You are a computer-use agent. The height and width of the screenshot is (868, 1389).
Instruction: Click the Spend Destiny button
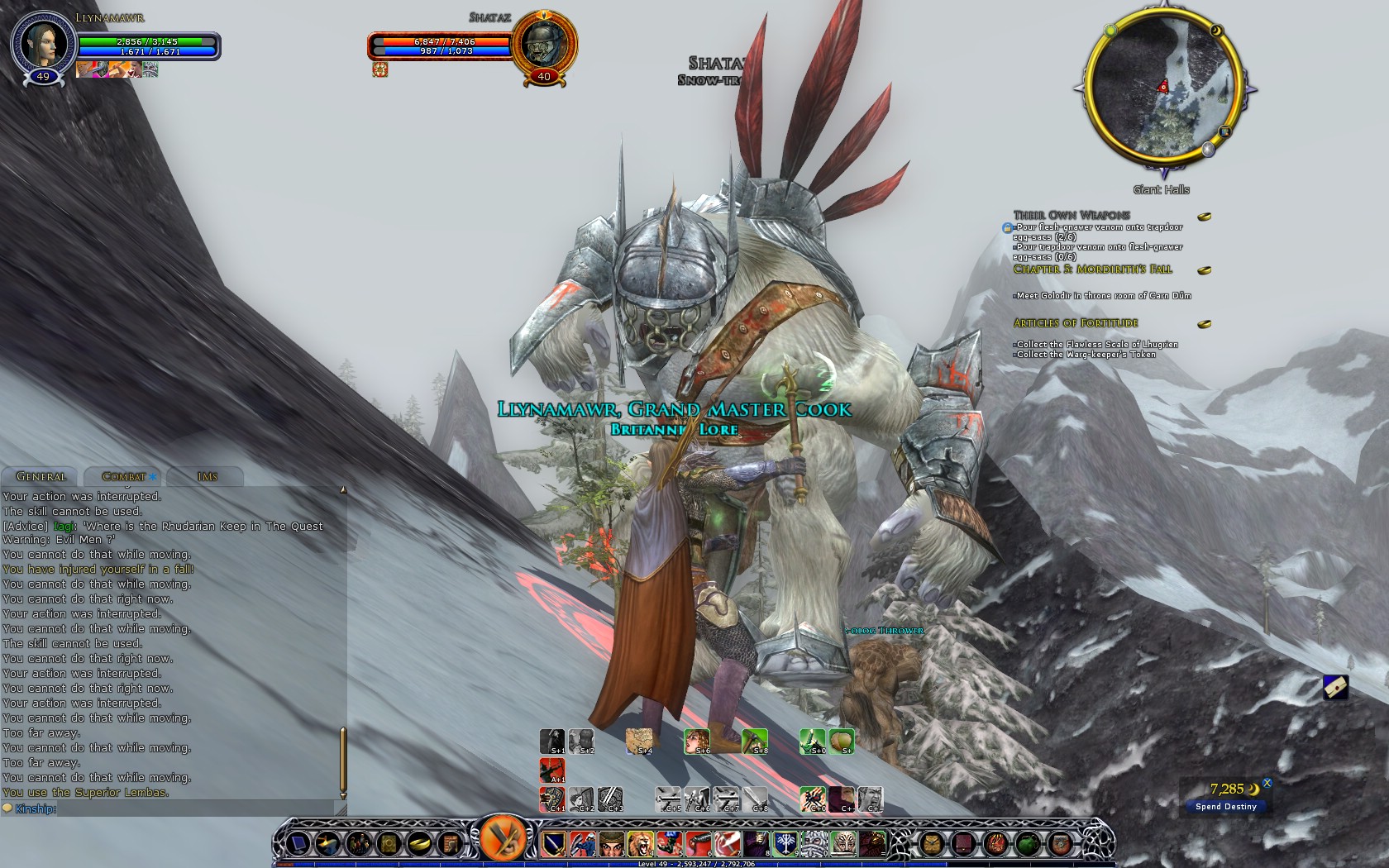point(1225,806)
